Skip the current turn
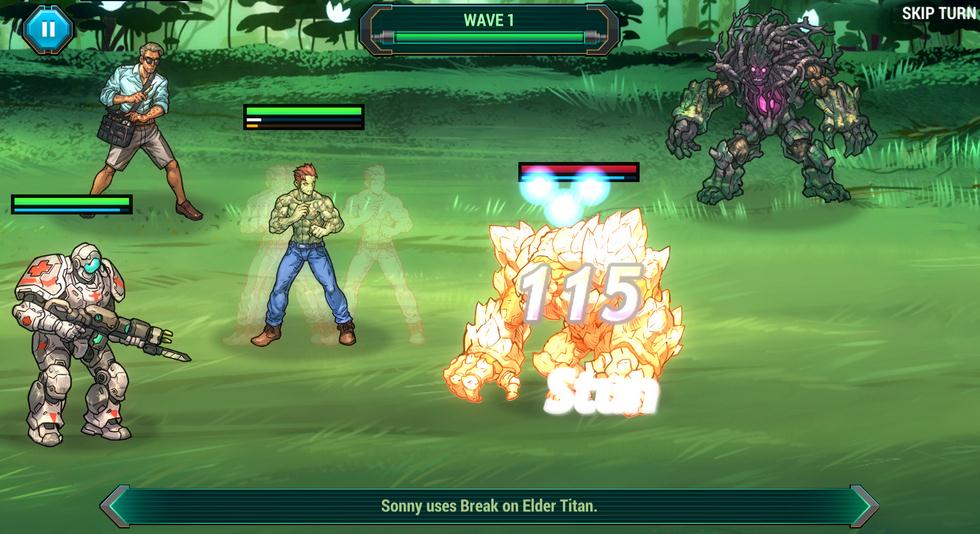The height and width of the screenshot is (534, 980). [x=938, y=13]
